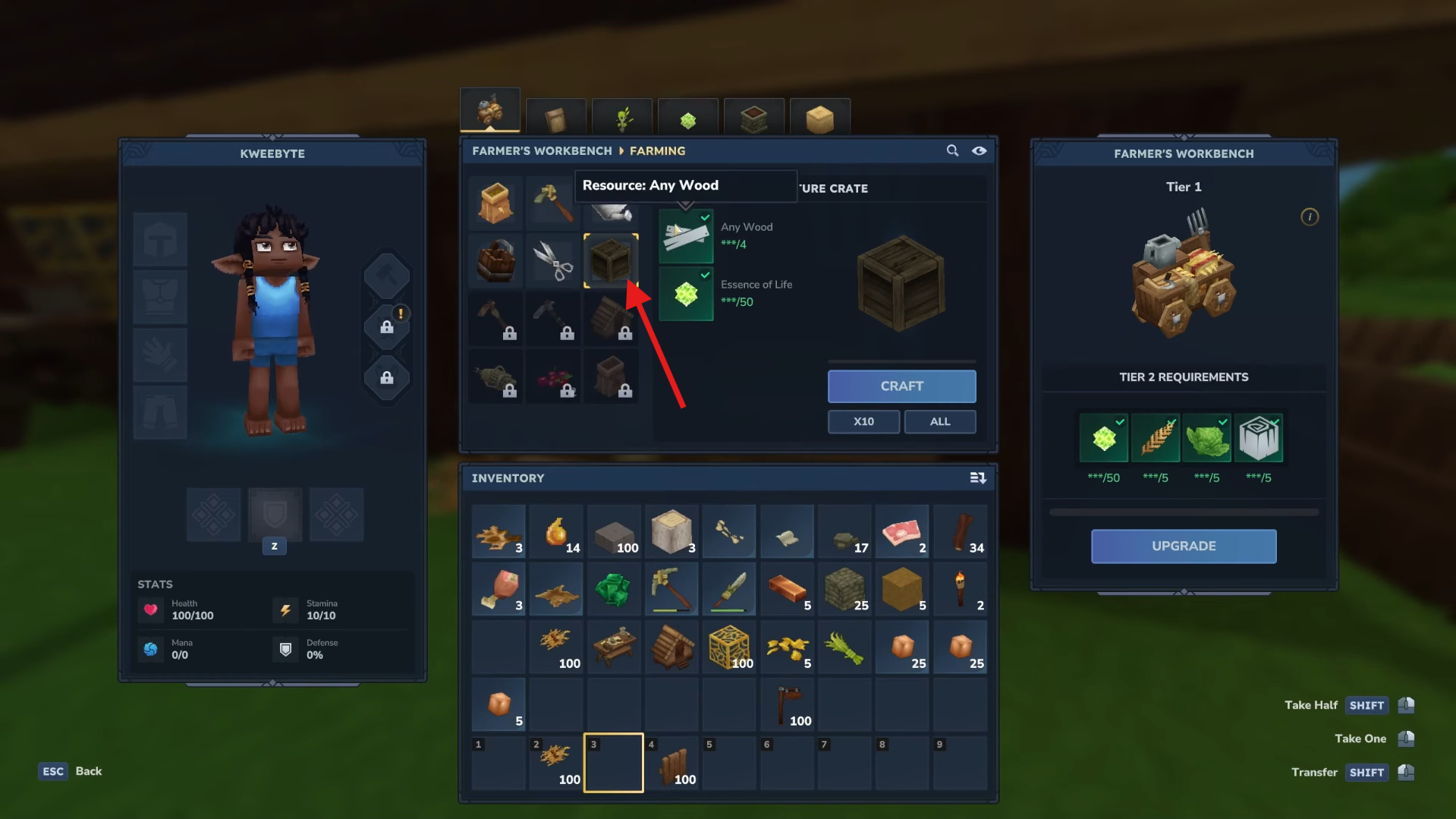Screen dimensions: 1456x819
Task: Toggle the eye visibility filter beside search
Action: (979, 151)
